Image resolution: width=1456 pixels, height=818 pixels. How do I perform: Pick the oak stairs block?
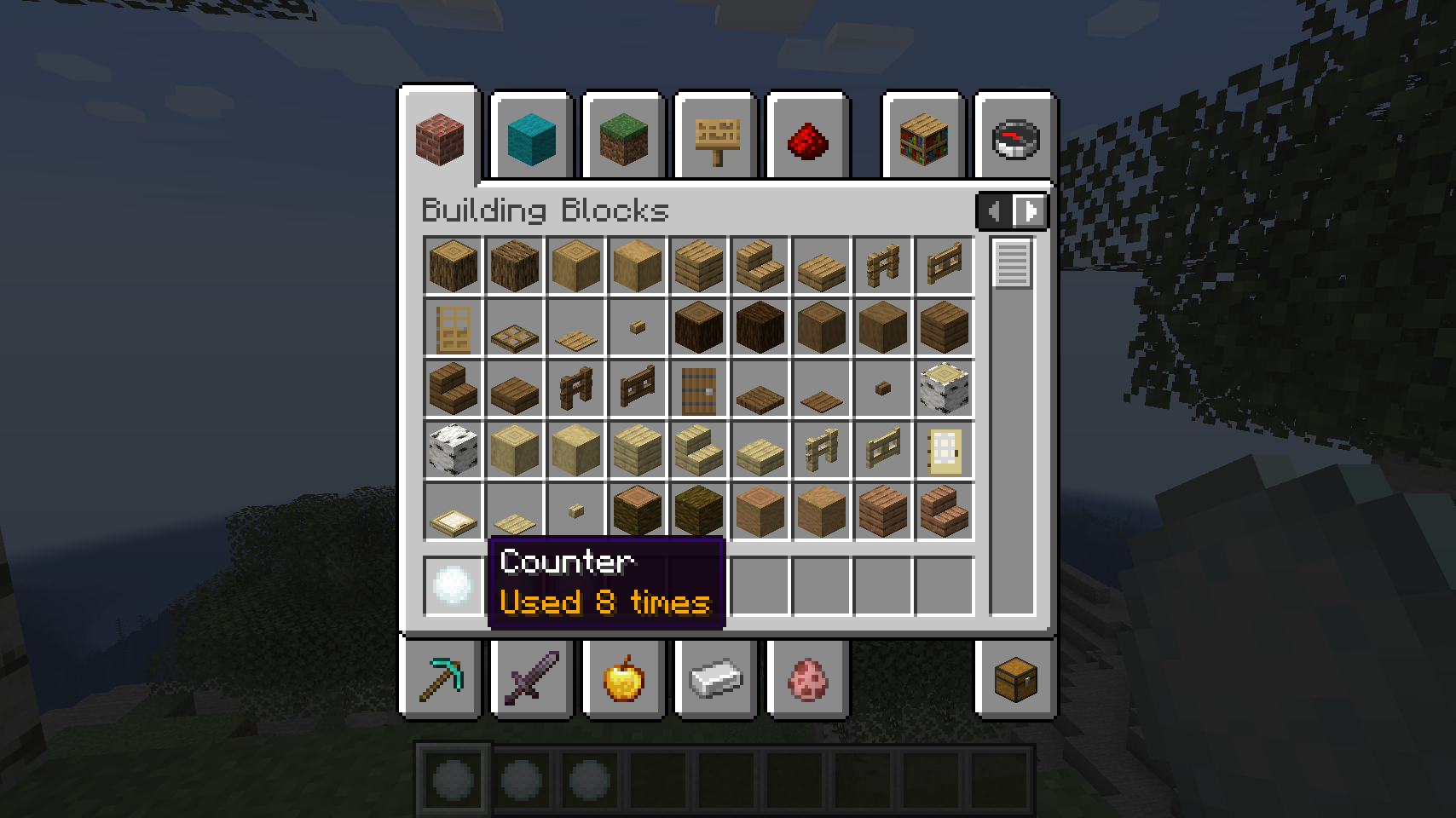click(760, 264)
